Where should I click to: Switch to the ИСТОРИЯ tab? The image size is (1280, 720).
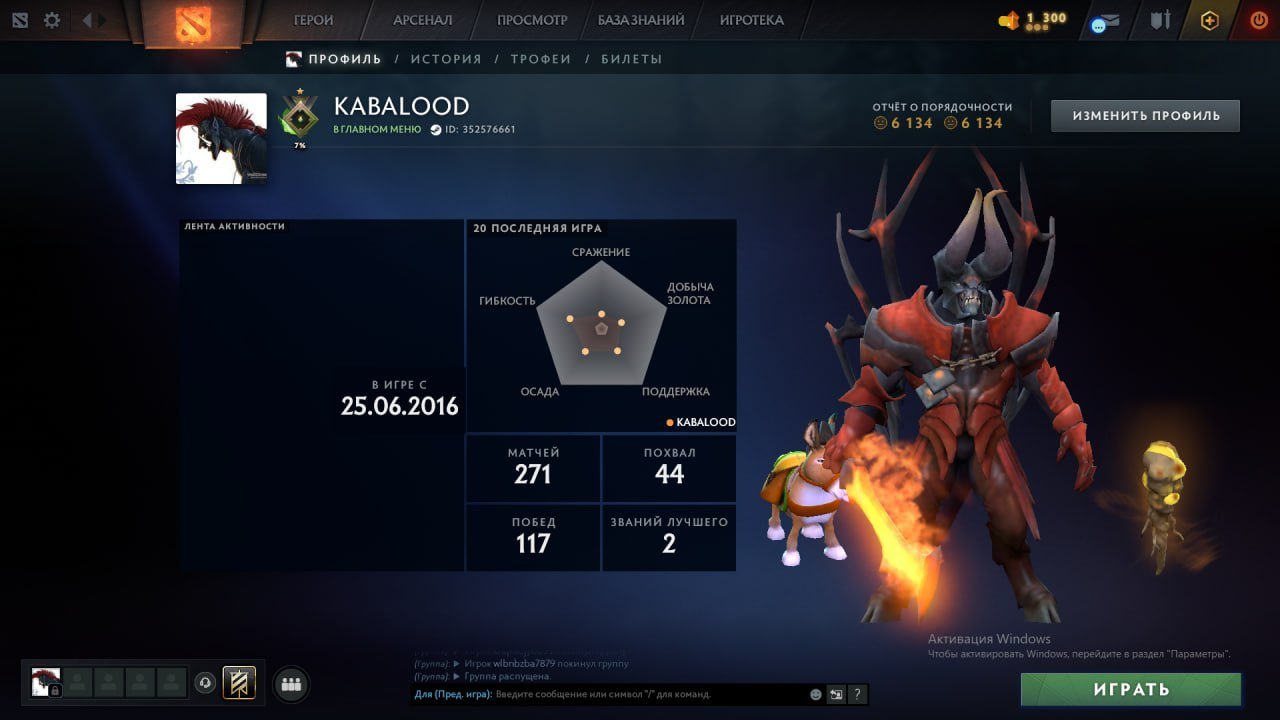coord(446,59)
